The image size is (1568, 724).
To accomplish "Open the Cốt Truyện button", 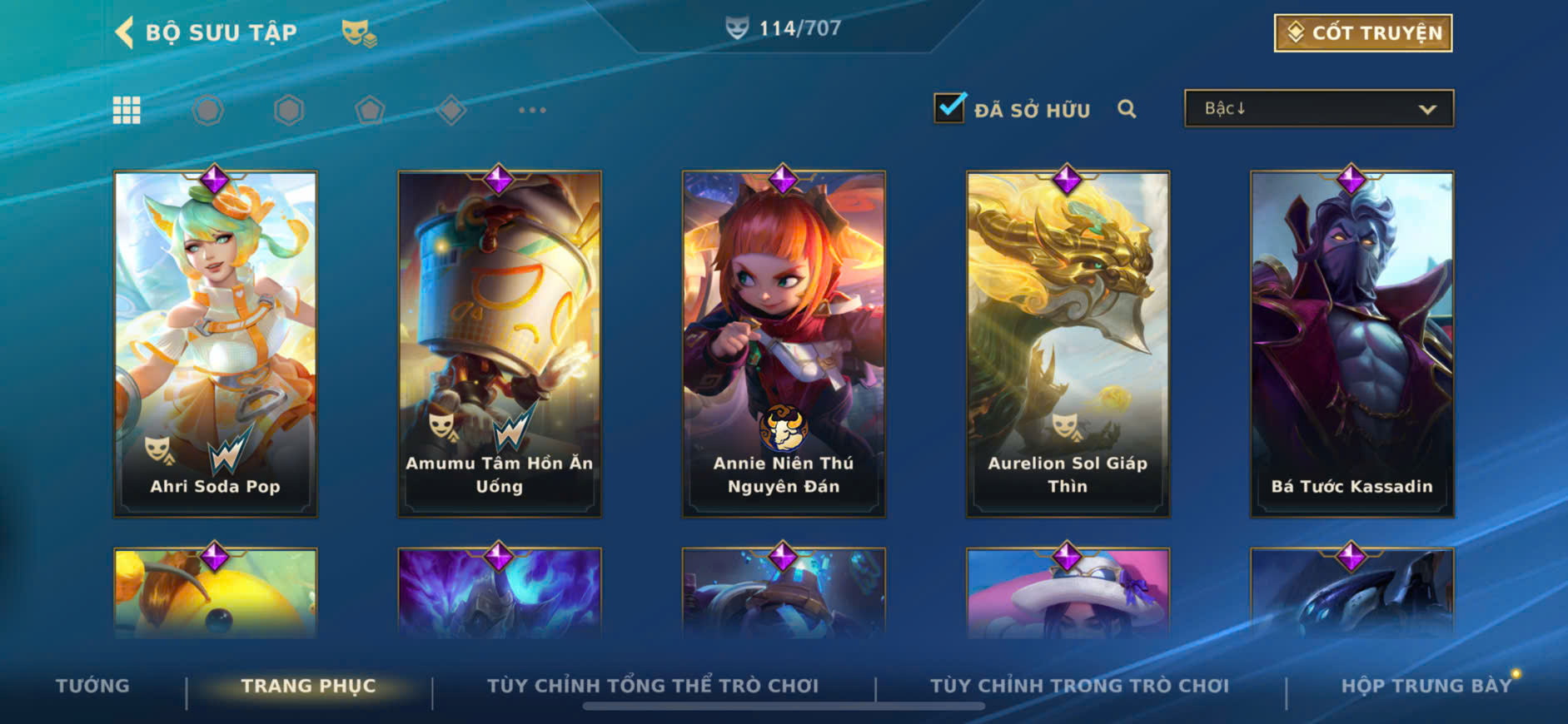I will click(1362, 33).
